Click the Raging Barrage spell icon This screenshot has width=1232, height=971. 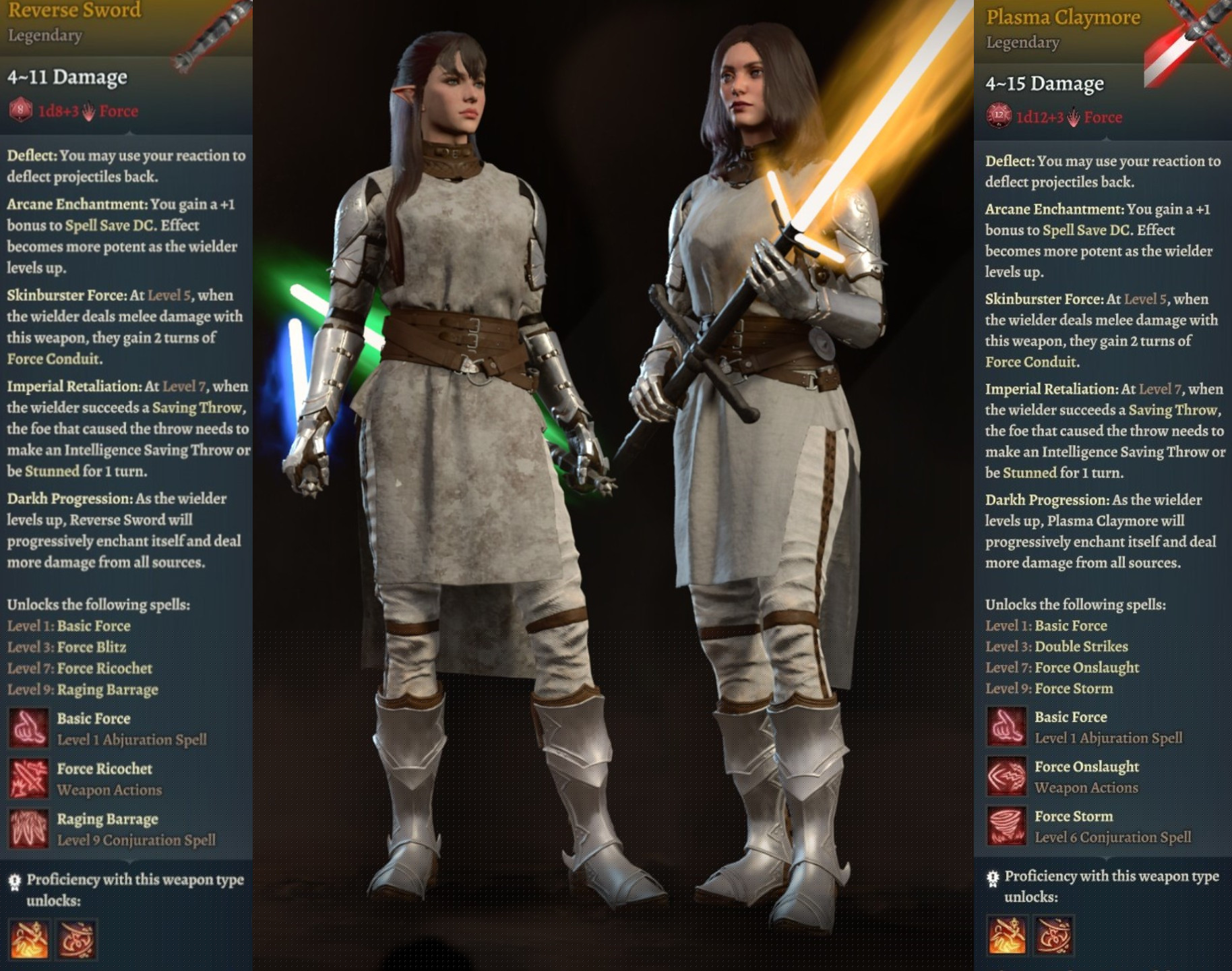point(28,829)
